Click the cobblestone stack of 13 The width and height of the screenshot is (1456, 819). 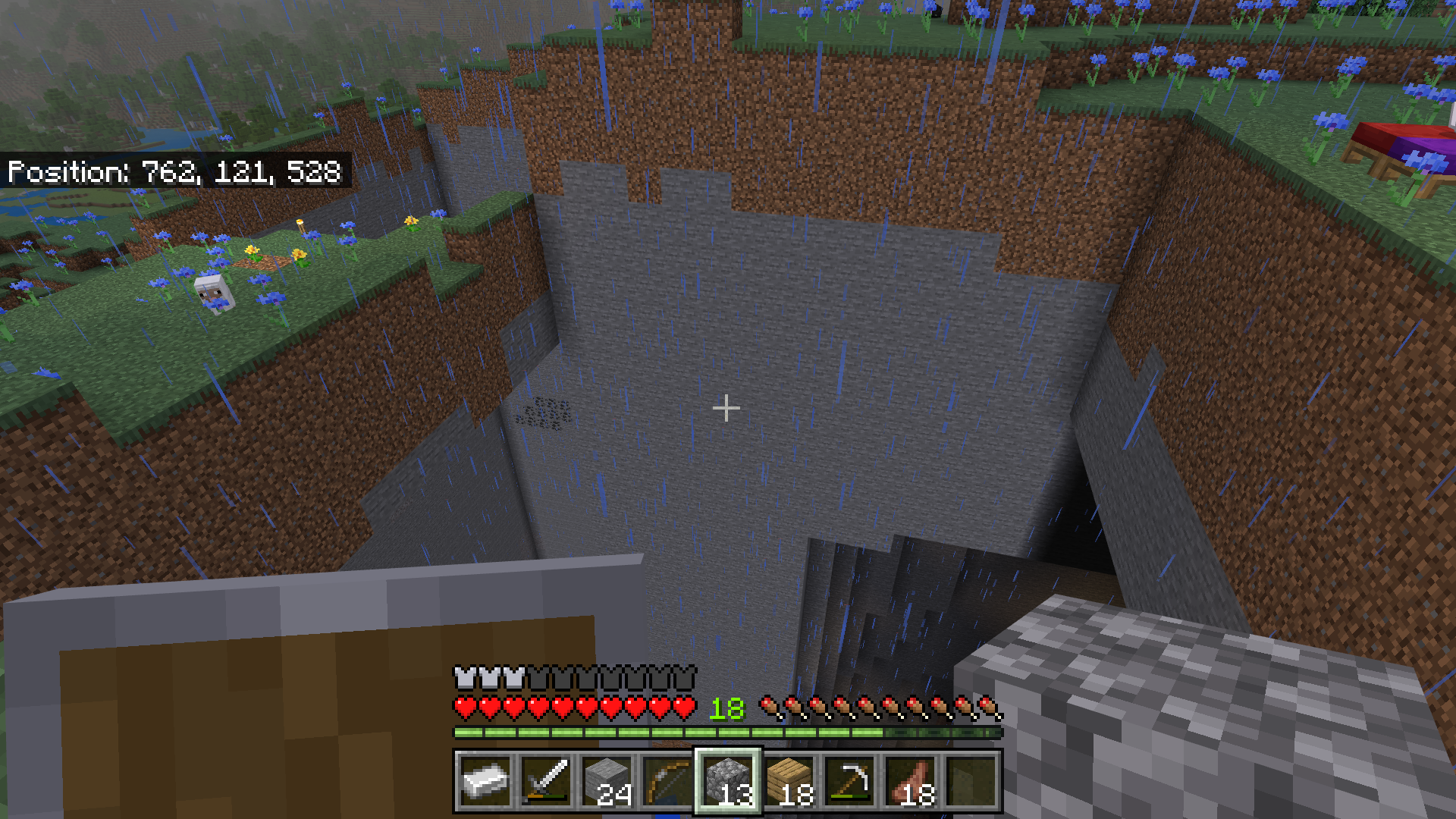[728, 781]
